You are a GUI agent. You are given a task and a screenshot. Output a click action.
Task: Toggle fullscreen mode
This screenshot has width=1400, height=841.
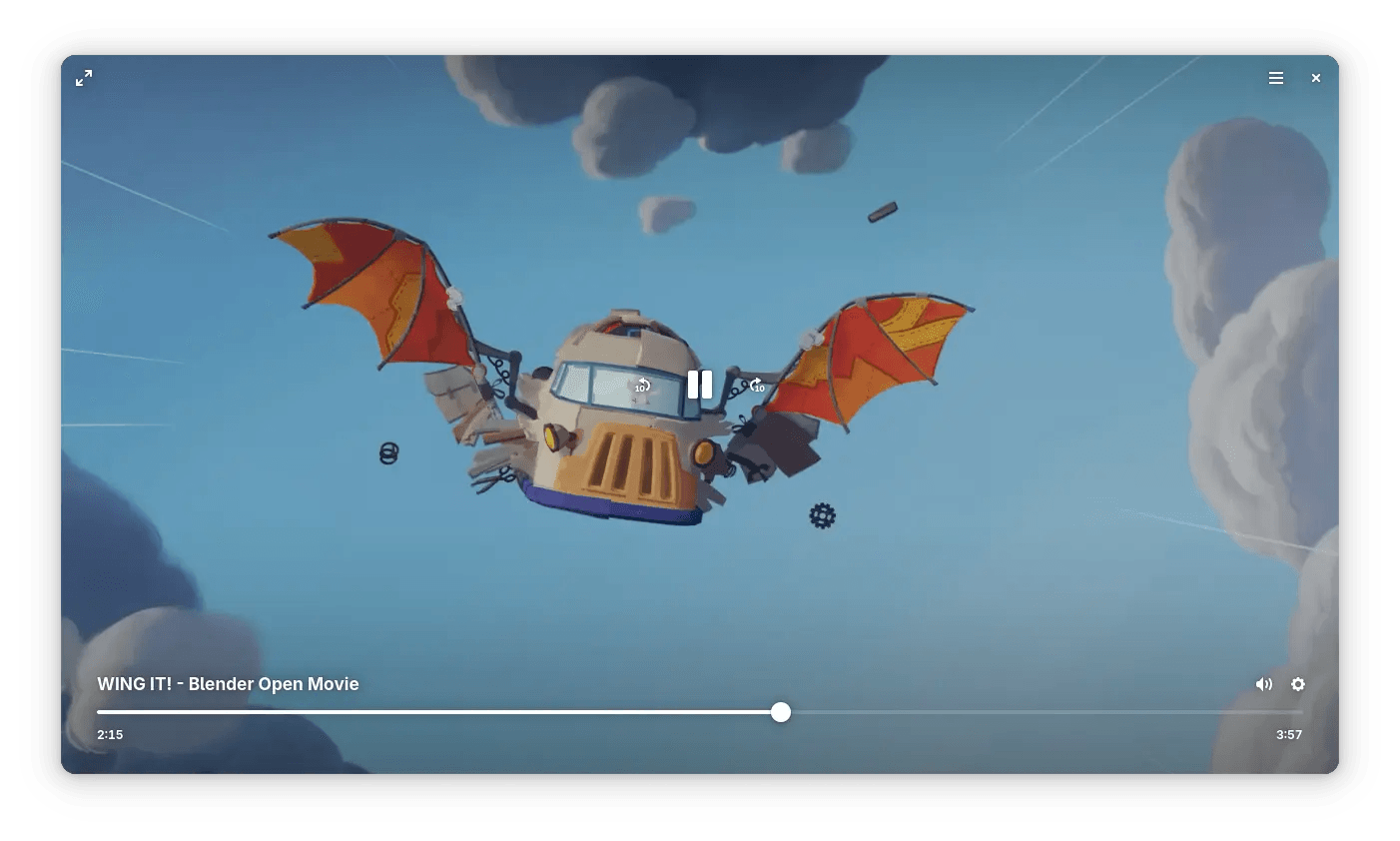tap(84, 78)
